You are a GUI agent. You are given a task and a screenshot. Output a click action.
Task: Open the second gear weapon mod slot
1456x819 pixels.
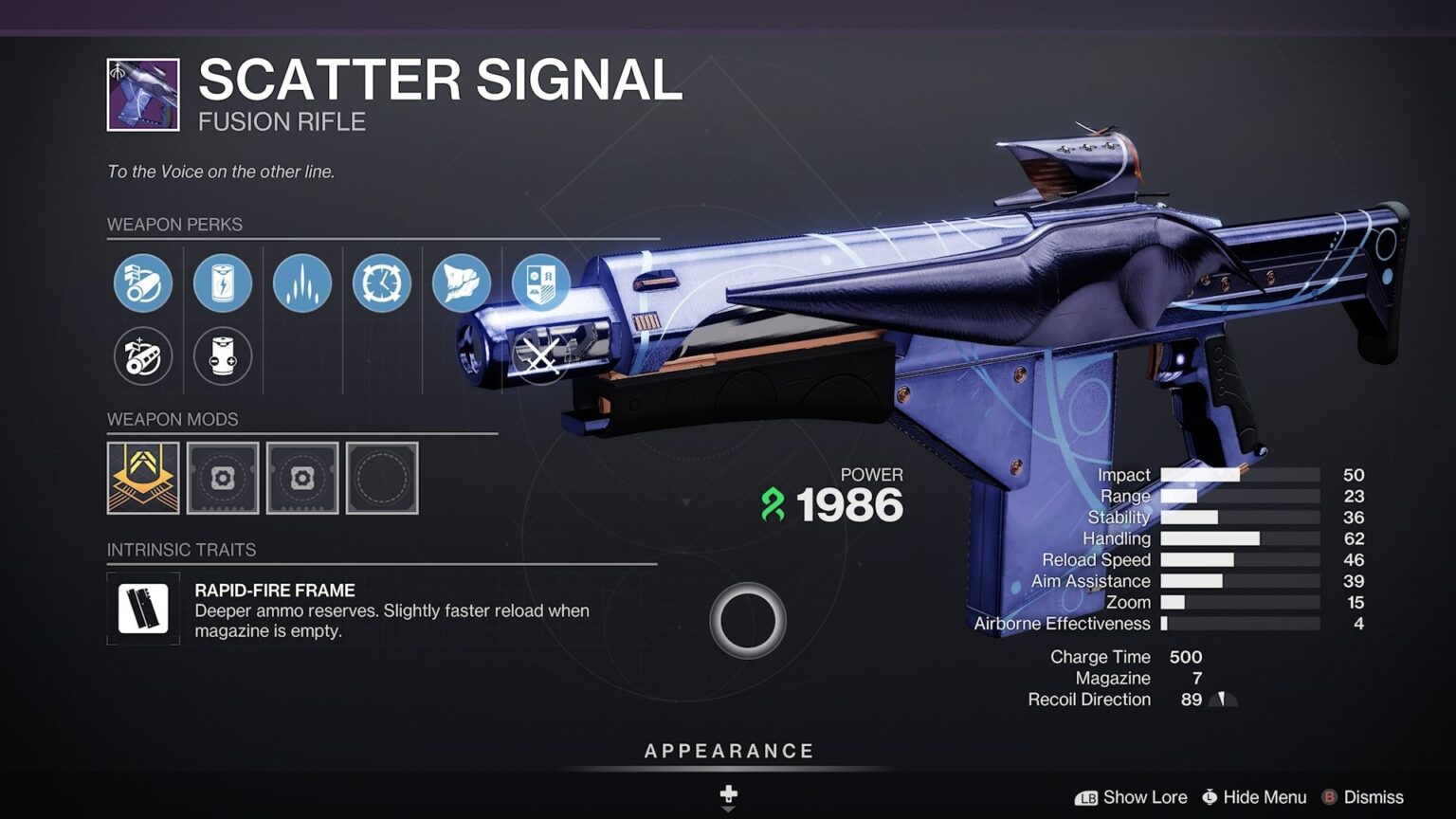pyautogui.click(x=302, y=479)
